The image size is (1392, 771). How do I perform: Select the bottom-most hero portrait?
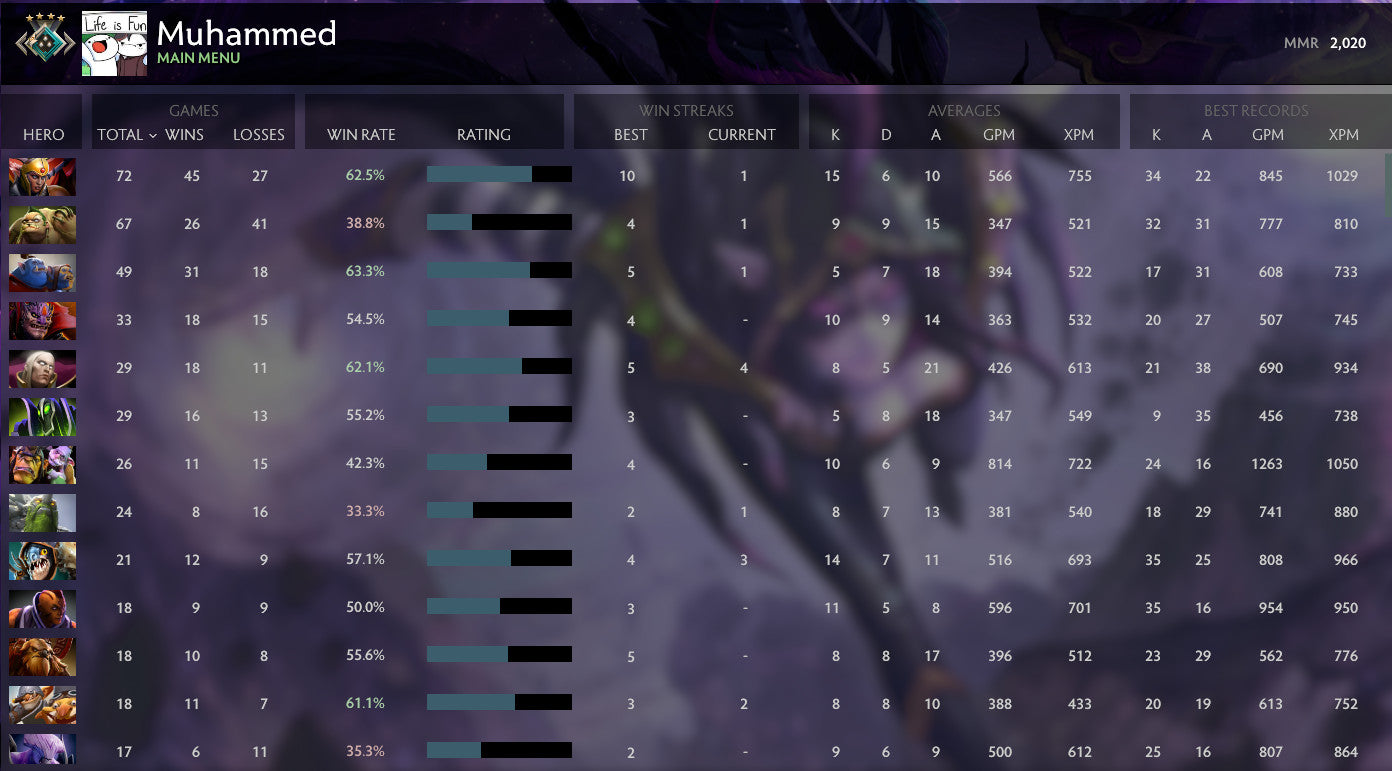point(42,751)
